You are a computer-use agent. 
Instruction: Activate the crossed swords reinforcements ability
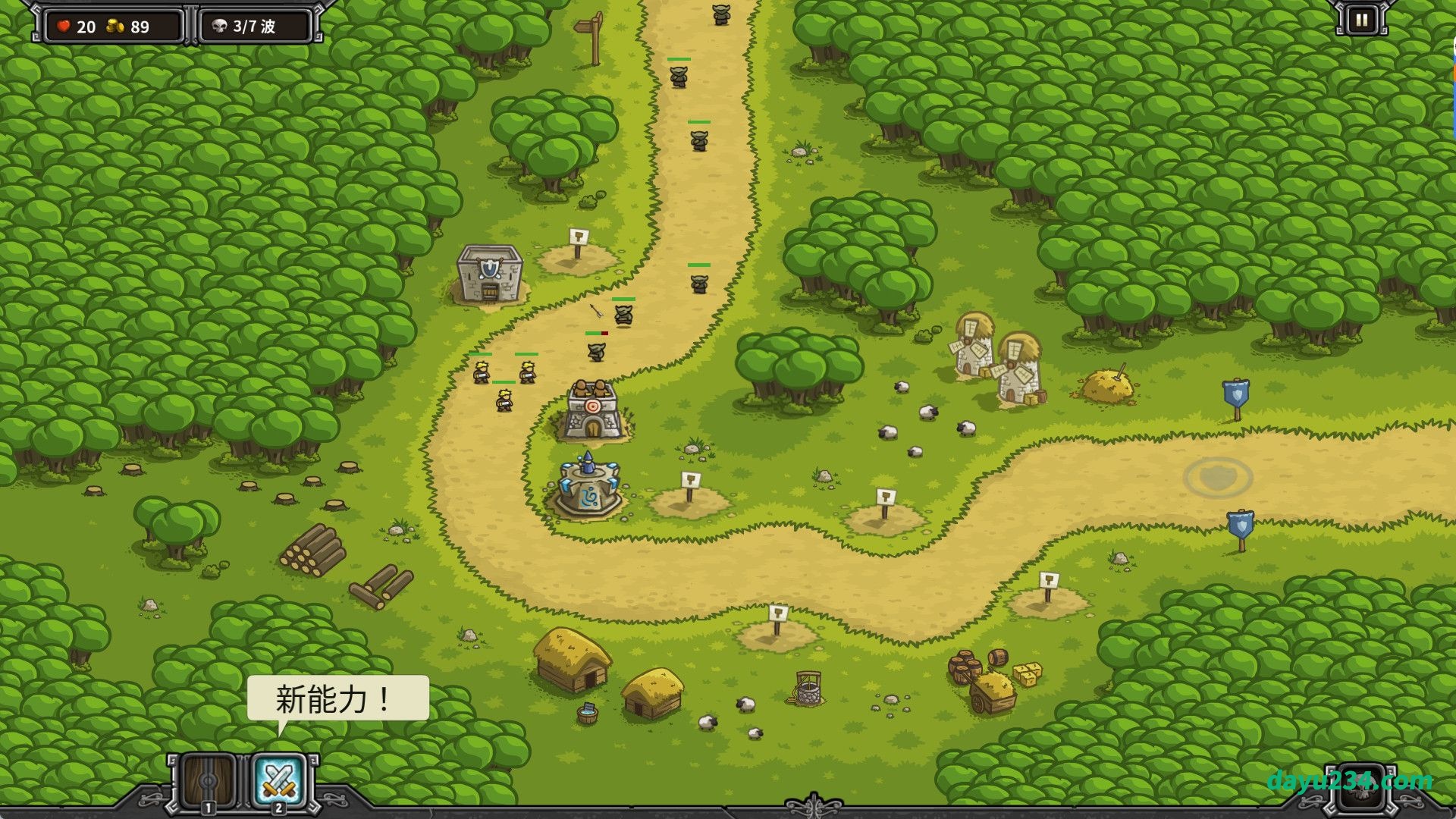(278, 781)
